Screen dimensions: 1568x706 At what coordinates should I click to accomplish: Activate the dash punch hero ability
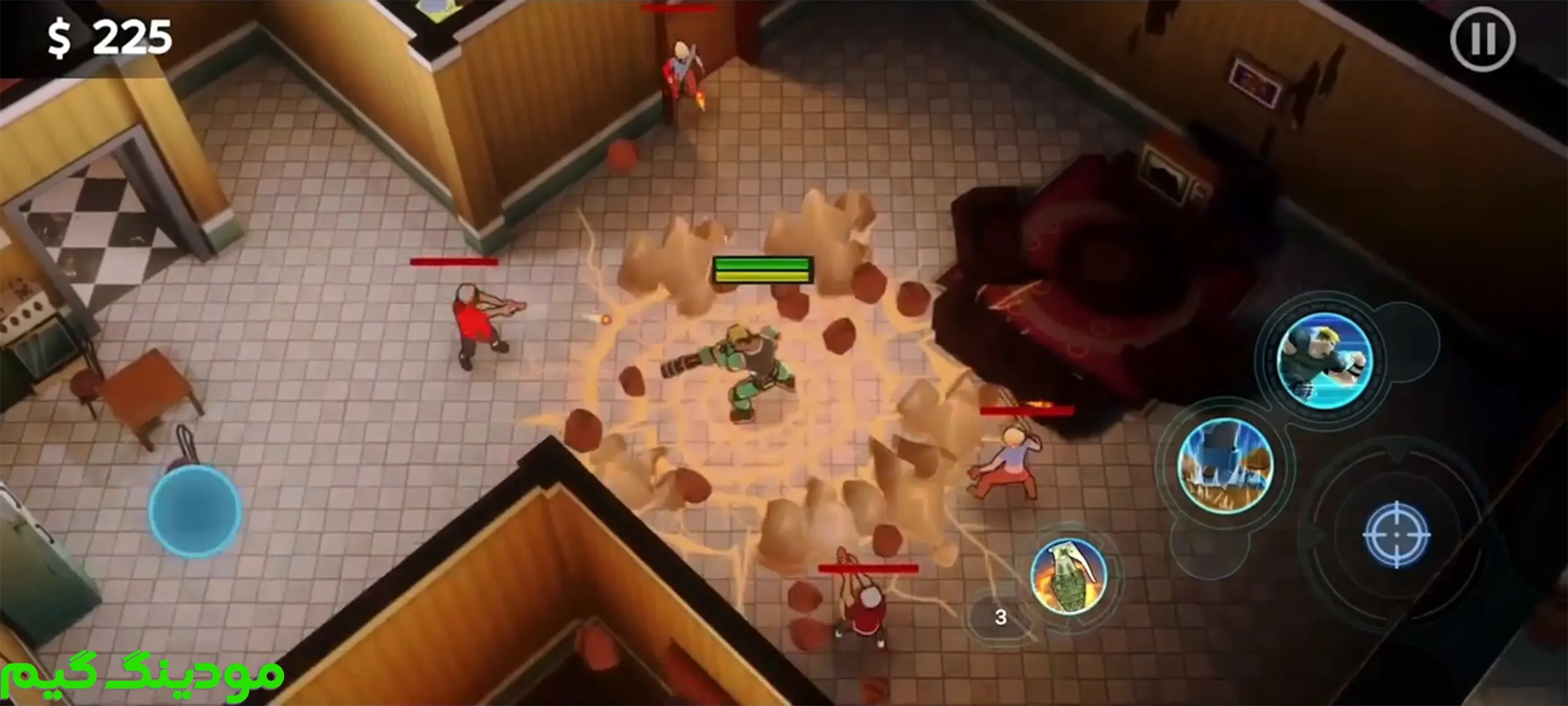(1324, 360)
